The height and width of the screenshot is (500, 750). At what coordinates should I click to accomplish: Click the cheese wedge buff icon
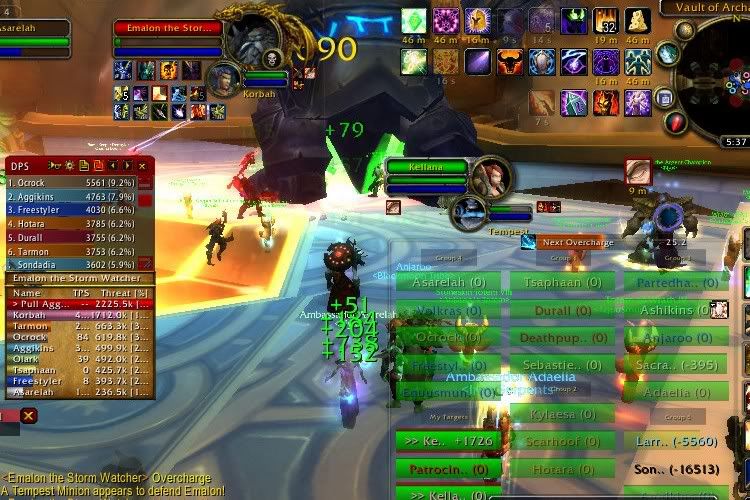point(638,20)
